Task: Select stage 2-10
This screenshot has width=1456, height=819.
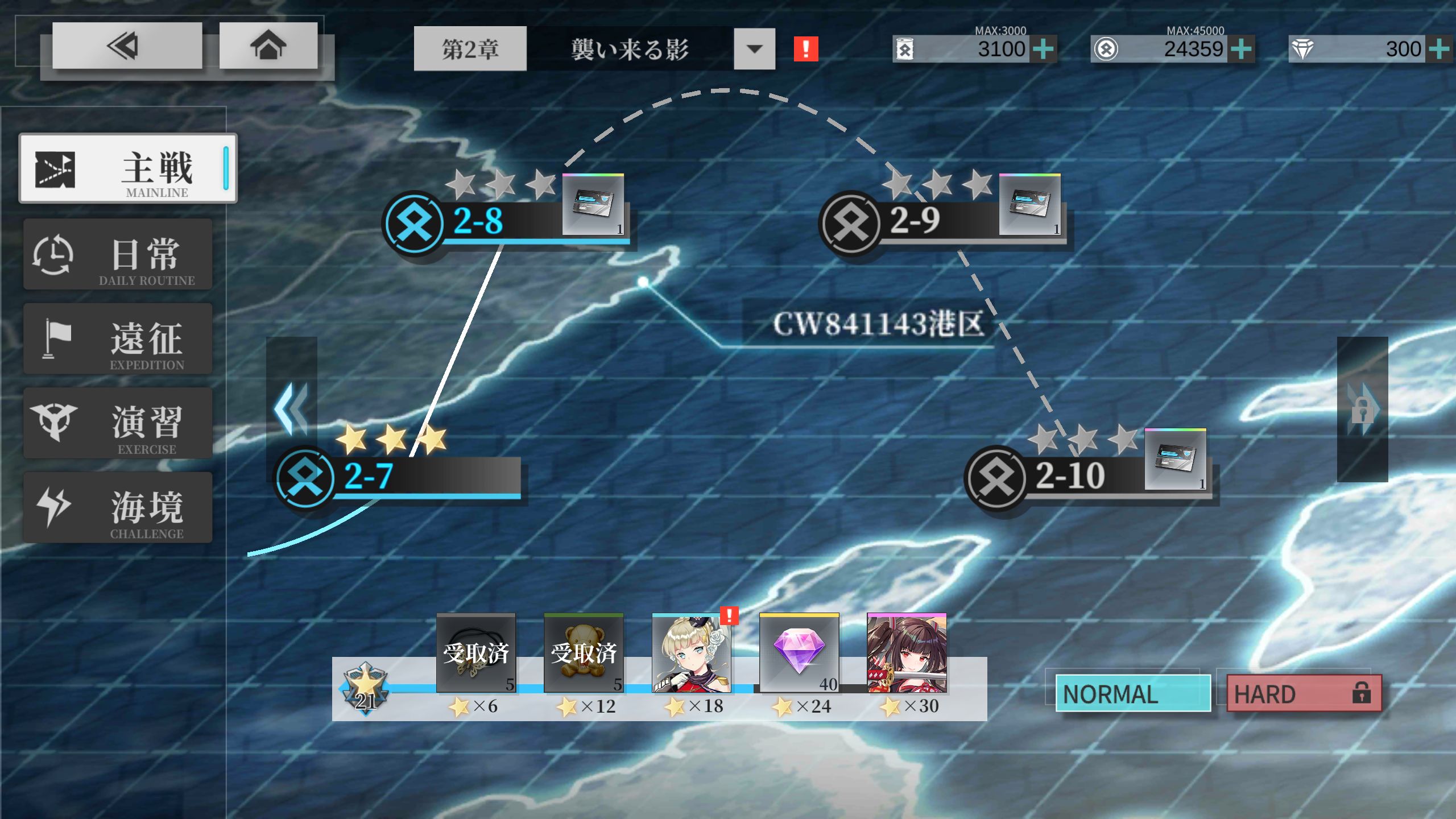Action: [x=1069, y=476]
